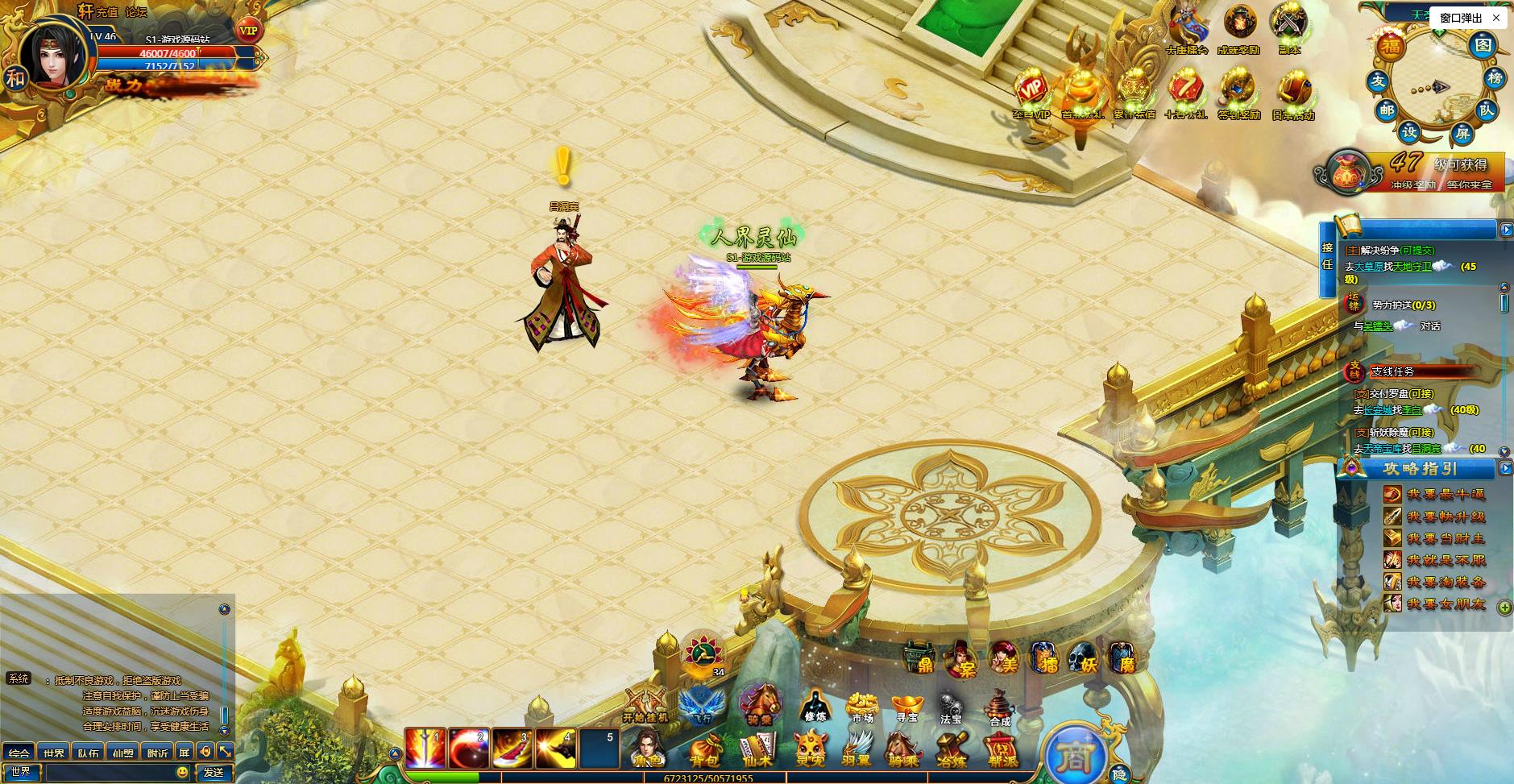The image size is (1514, 784).
Task: Open the 角色 character sheet
Action: pyautogui.click(x=647, y=749)
